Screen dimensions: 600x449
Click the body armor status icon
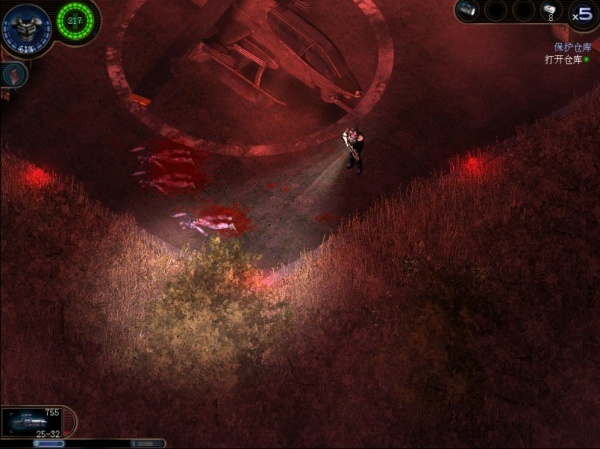25,28
